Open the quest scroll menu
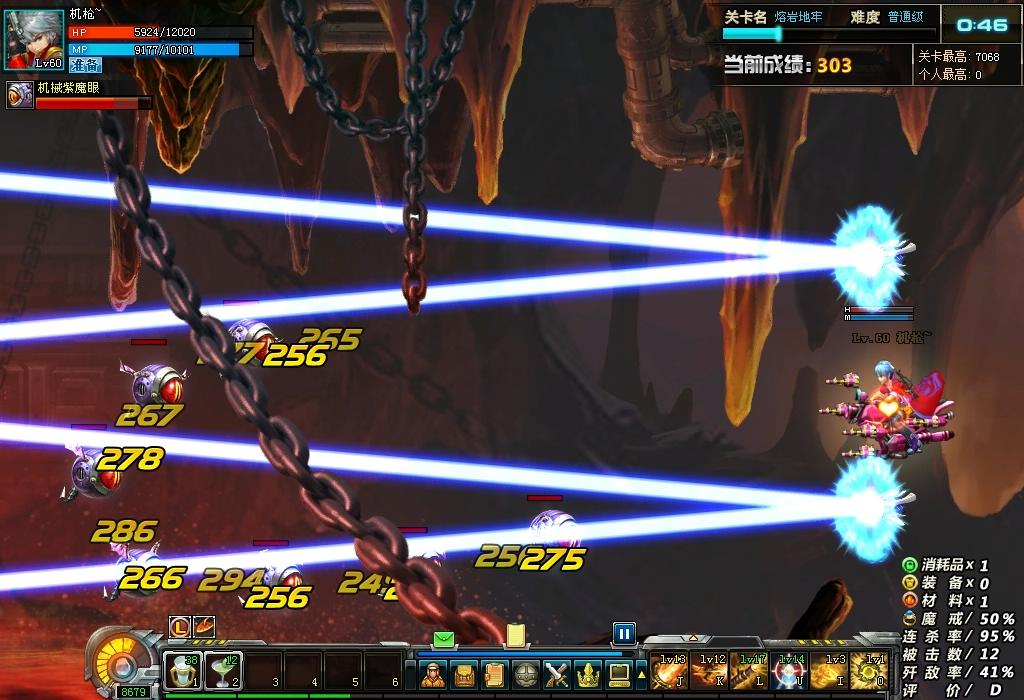Image resolution: width=1024 pixels, height=700 pixels. tap(495, 675)
